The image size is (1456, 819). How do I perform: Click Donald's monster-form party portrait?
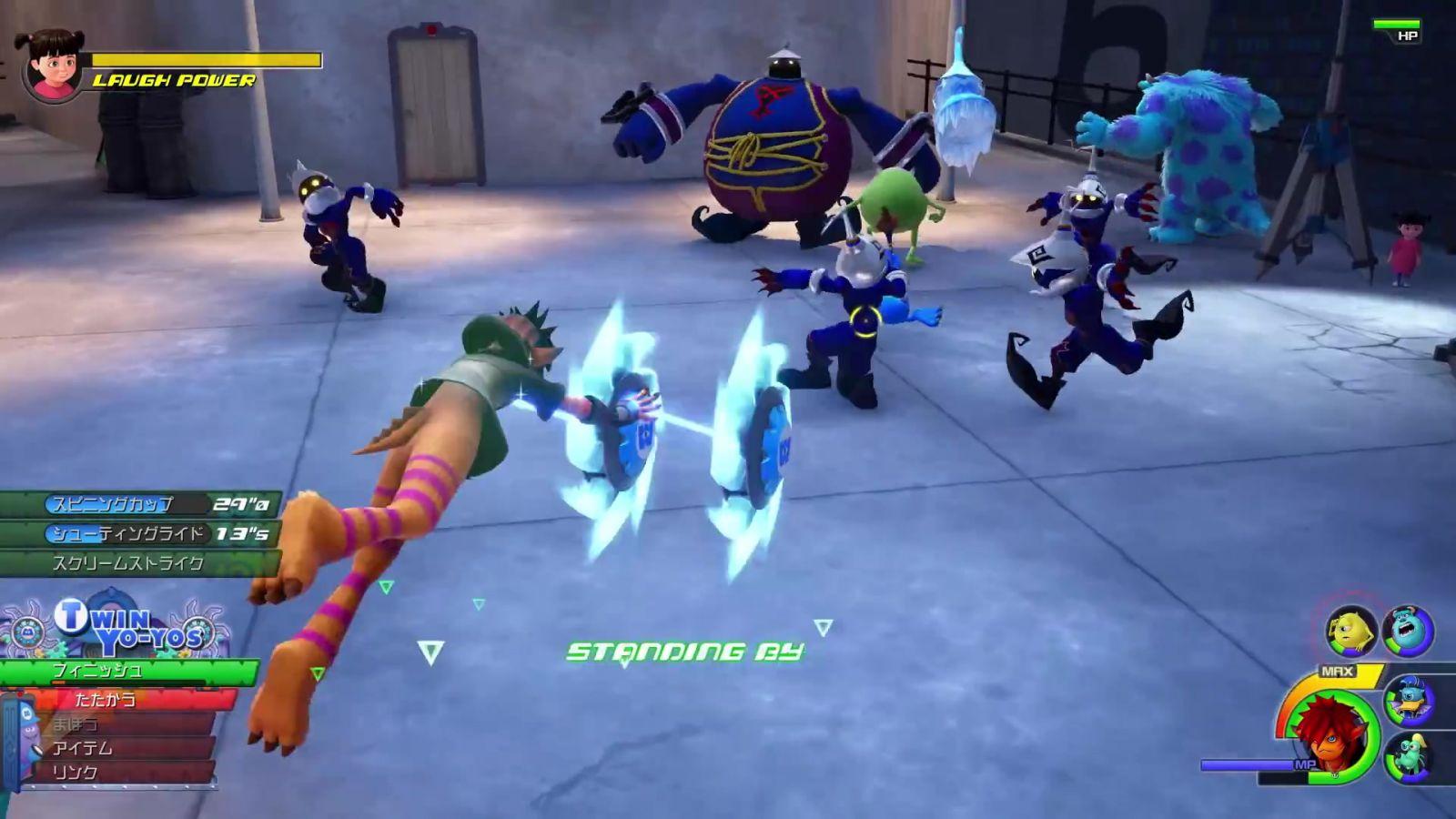(1408, 701)
